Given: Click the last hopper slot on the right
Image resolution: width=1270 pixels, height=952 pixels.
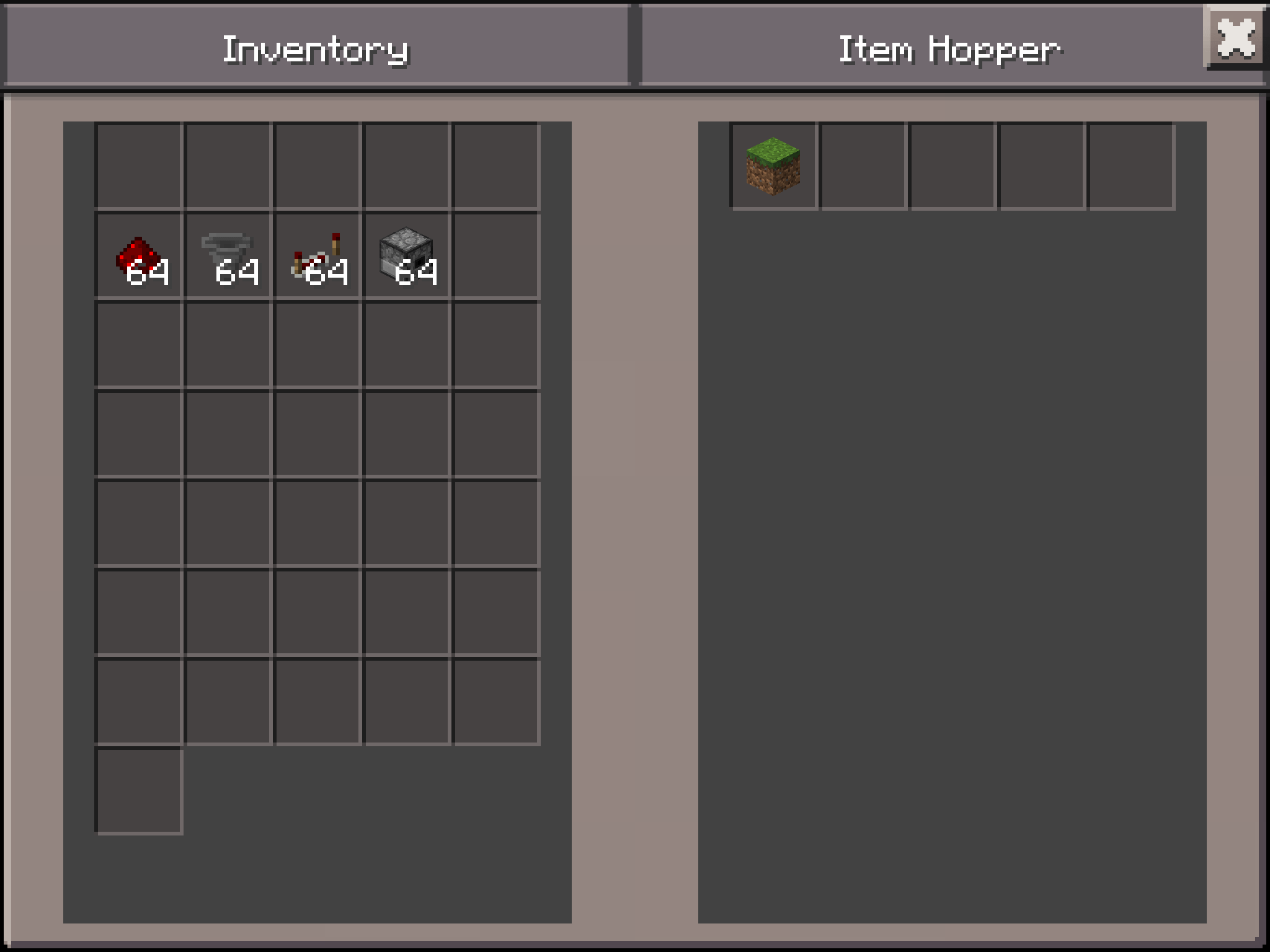Looking at the screenshot, I should (1133, 165).
